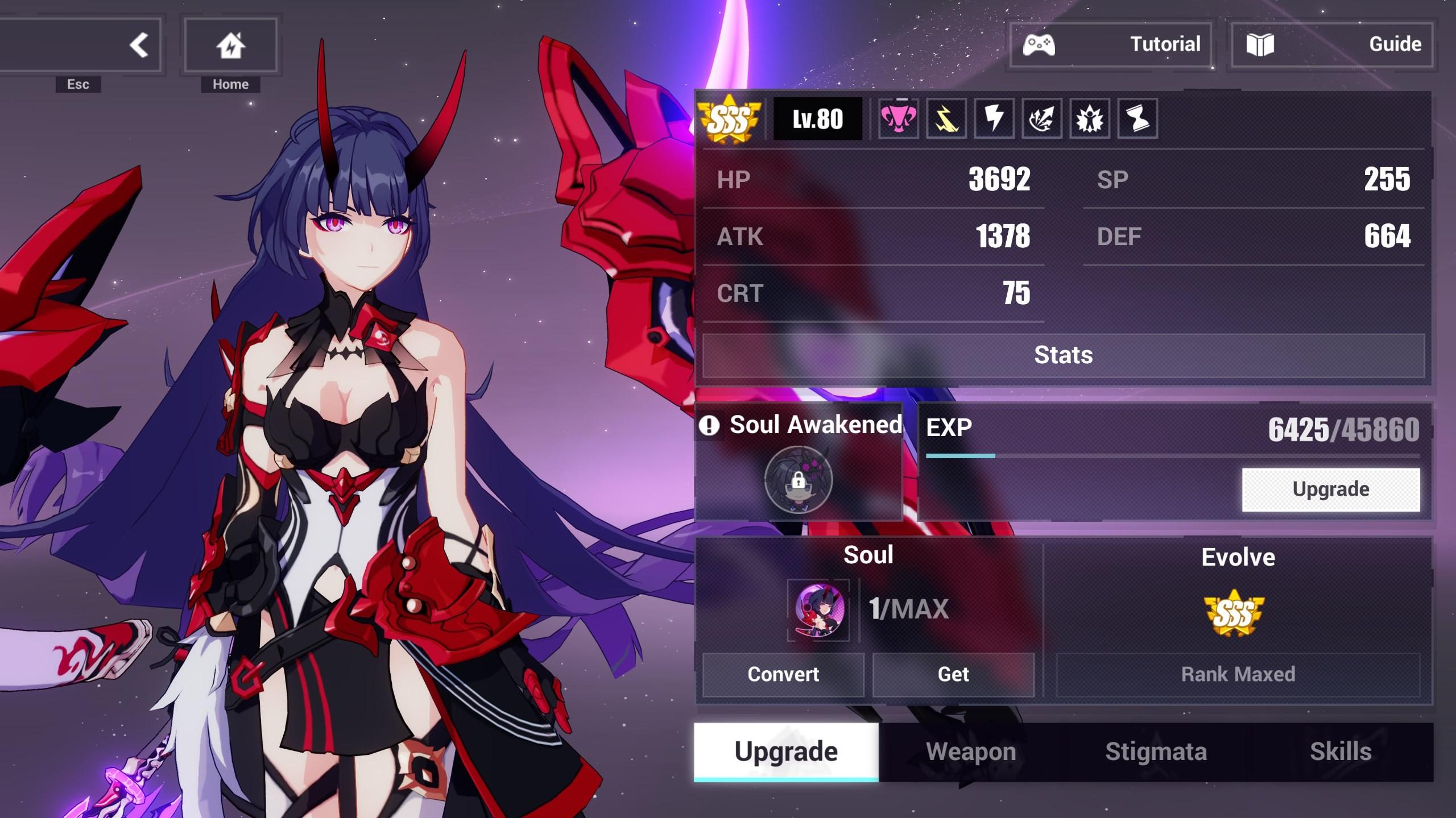Convert soul fragments
1456x818 pixels.
[x=783, y=674]
